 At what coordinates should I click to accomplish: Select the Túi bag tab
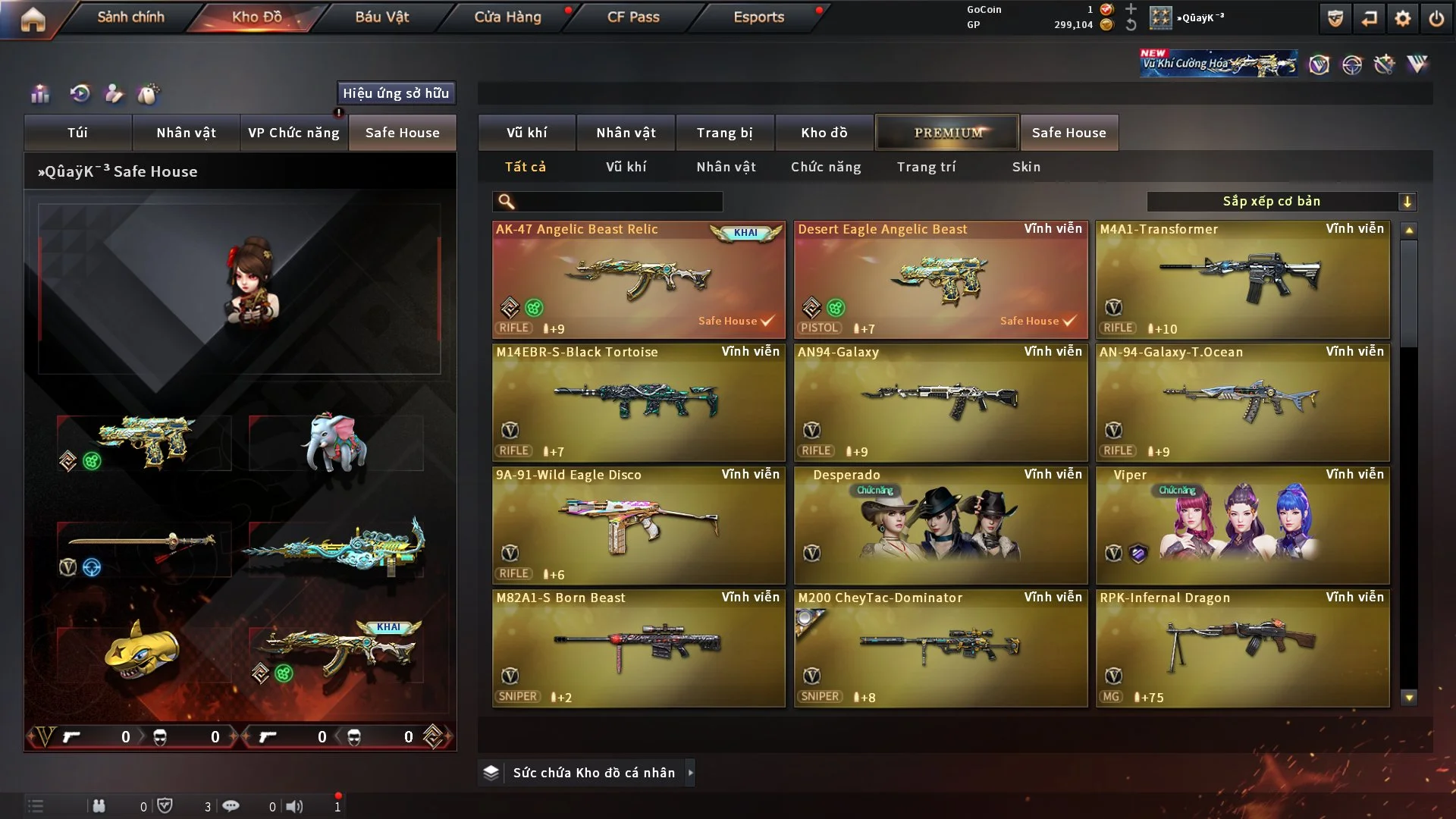click(x=77, y=133)
